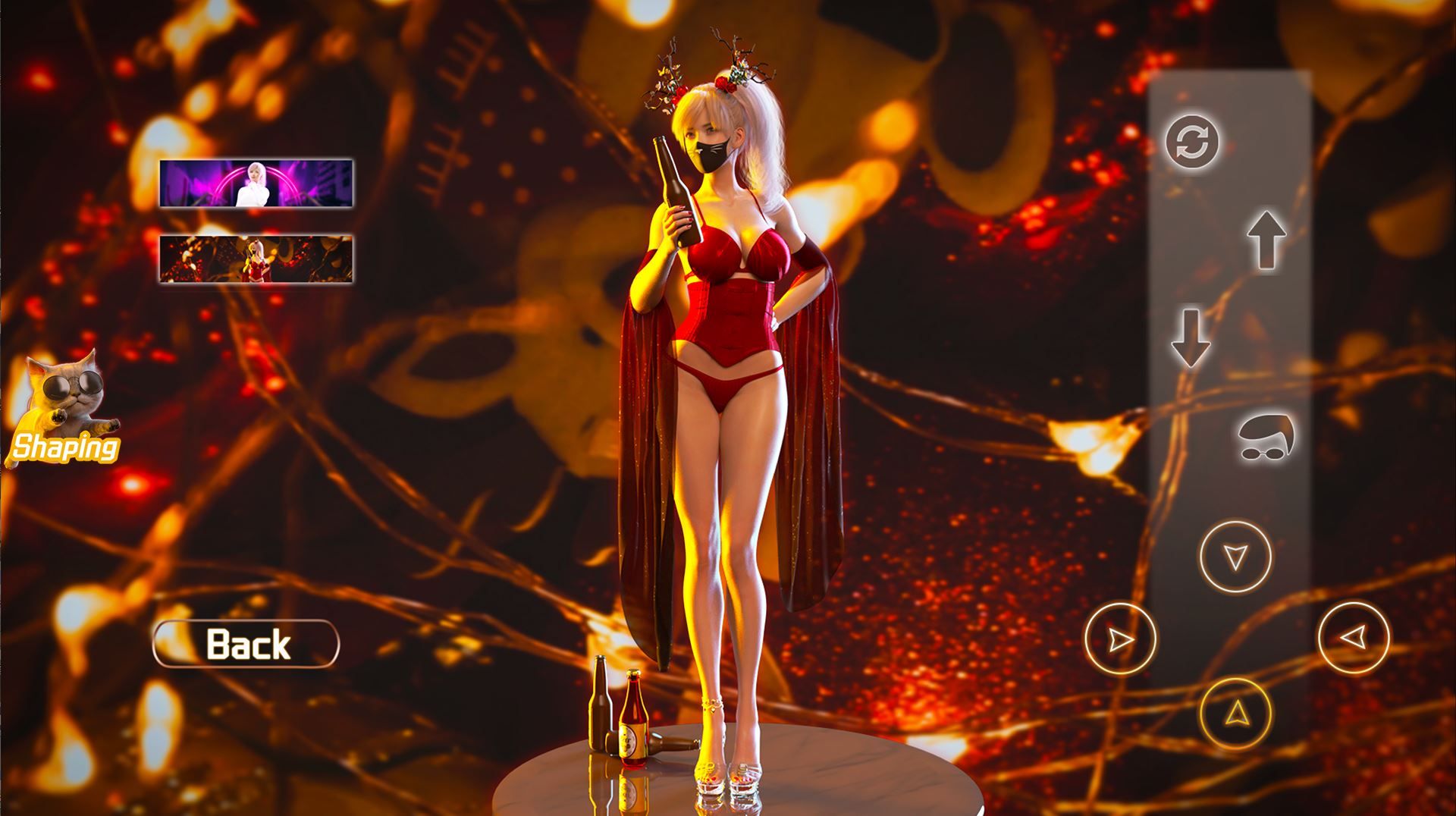The height and width of the screenshot is (816, 1456).
Task: Toggle the hair and glasses icon
Action: [x=1266, y=438]
